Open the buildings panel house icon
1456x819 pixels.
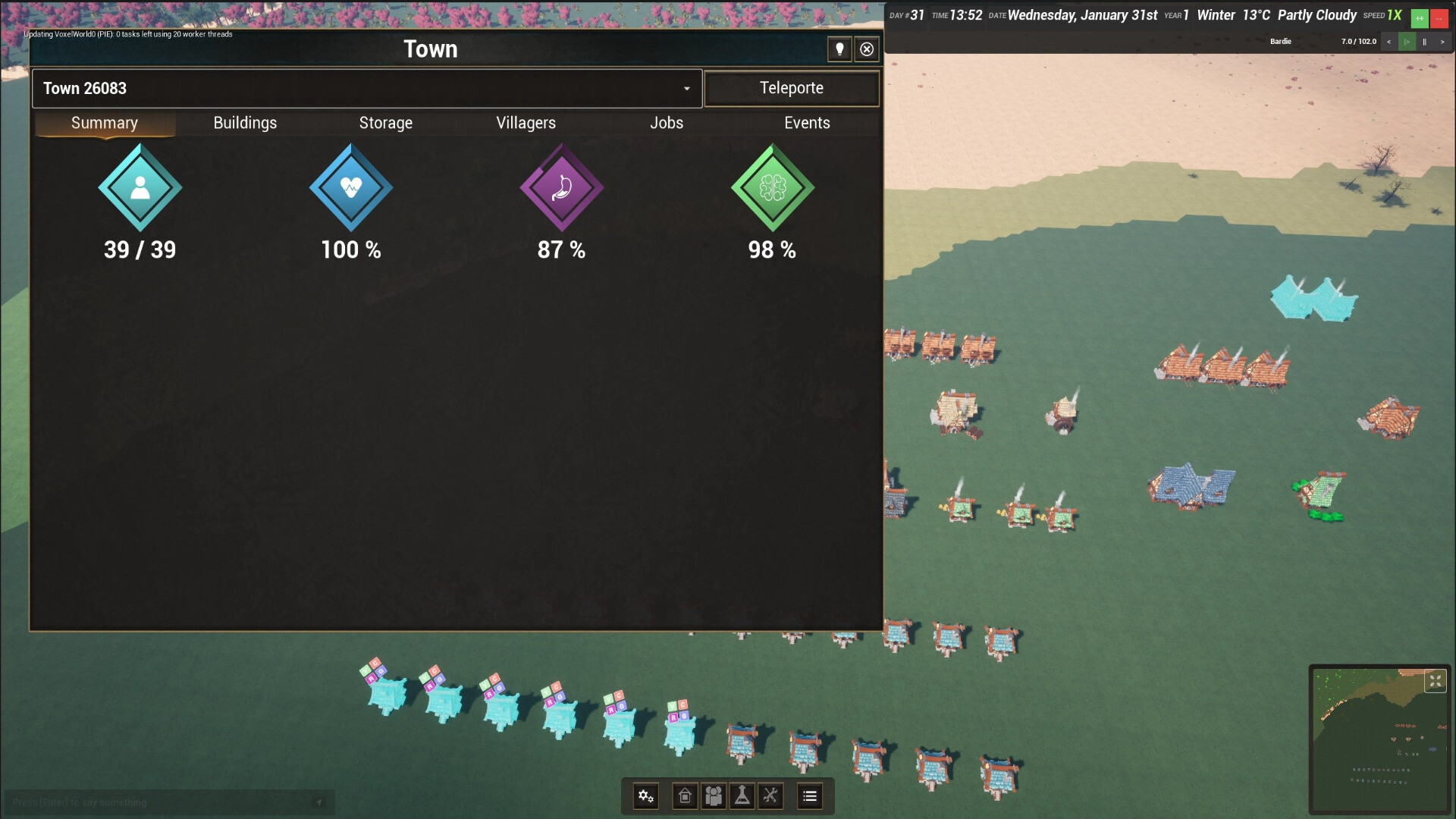pyautogui.click(x=685, y=796)
